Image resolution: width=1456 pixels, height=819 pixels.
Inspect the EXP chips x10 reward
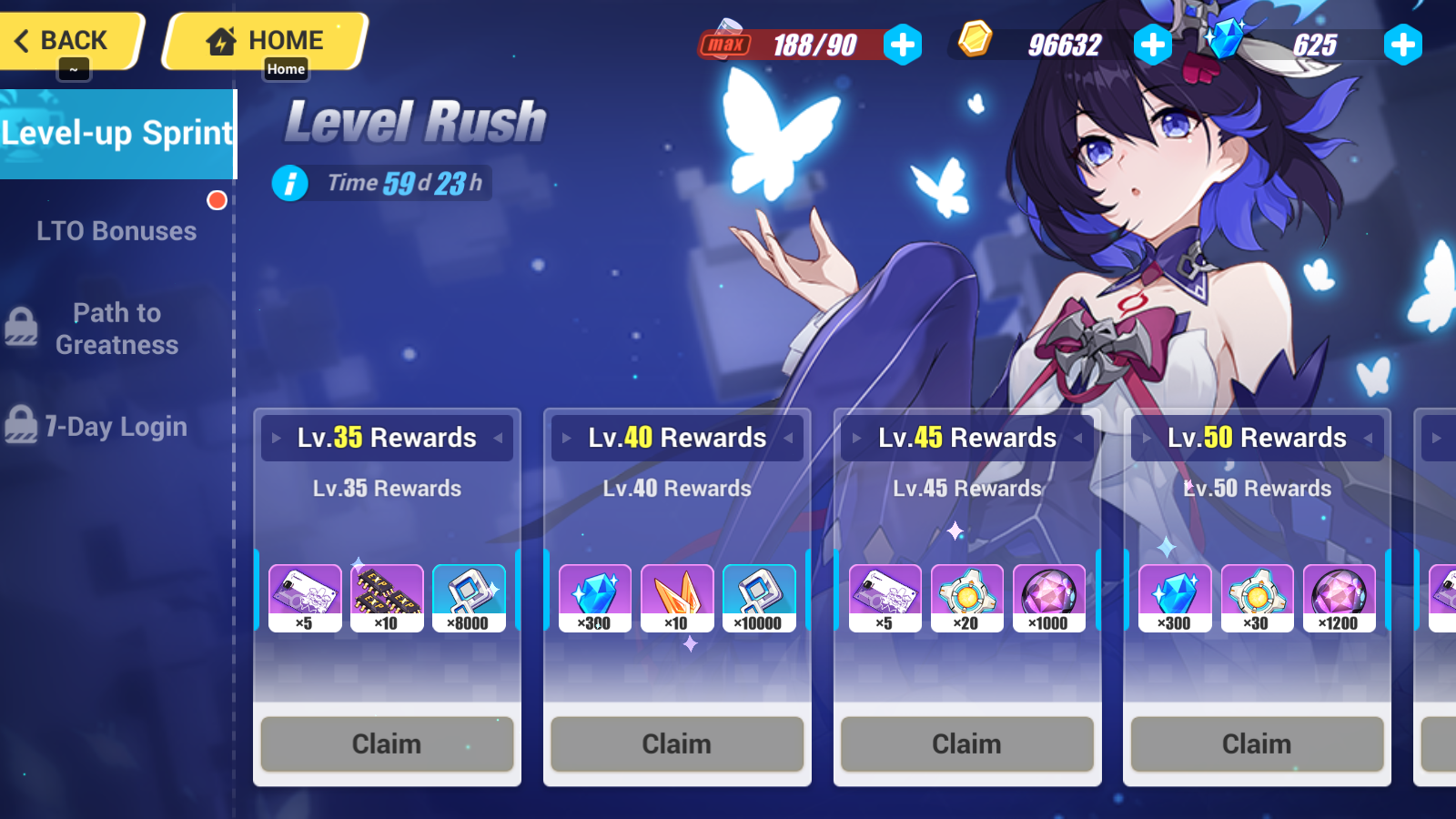[x=387, y=597]
